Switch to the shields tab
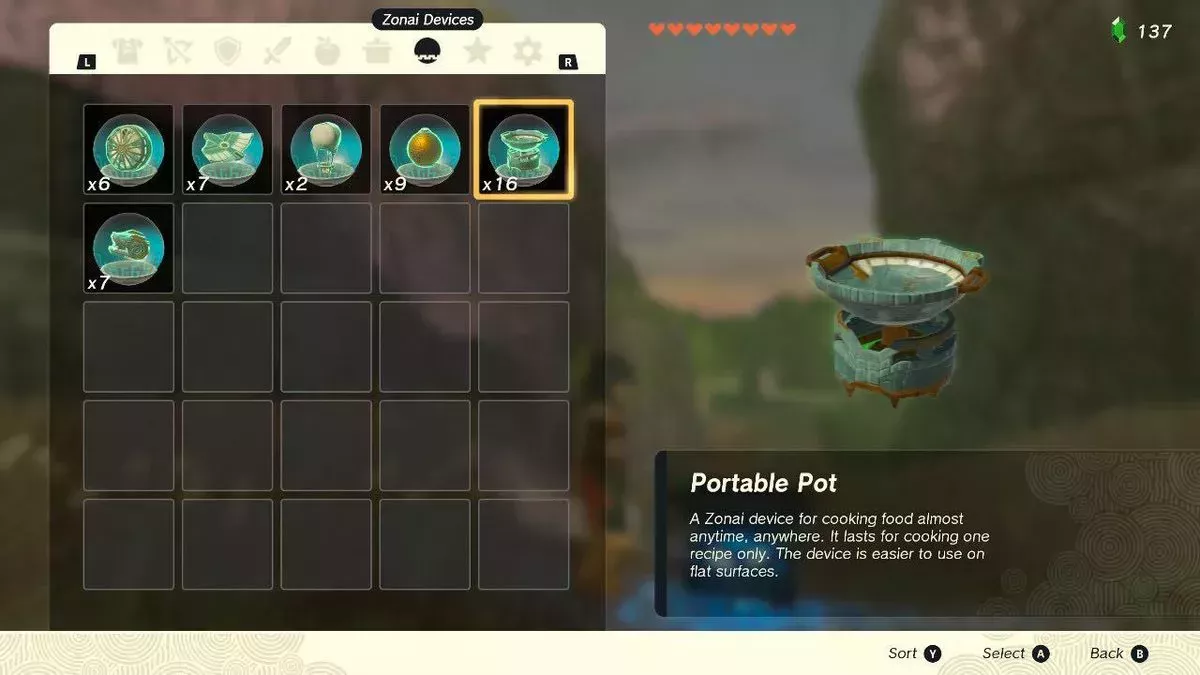This screenshot has height=675, width=1200. click(228, 51)
